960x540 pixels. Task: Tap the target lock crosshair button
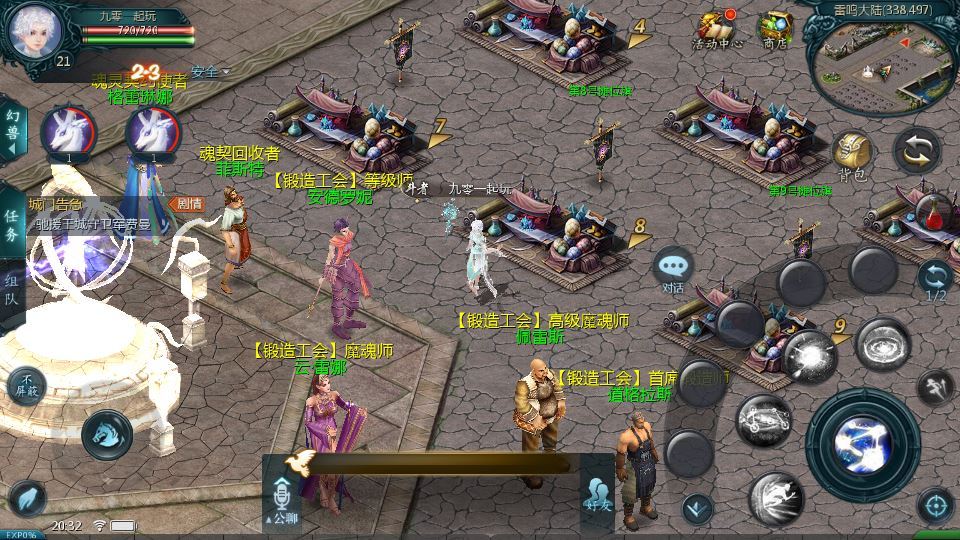(x=935, y=505)
